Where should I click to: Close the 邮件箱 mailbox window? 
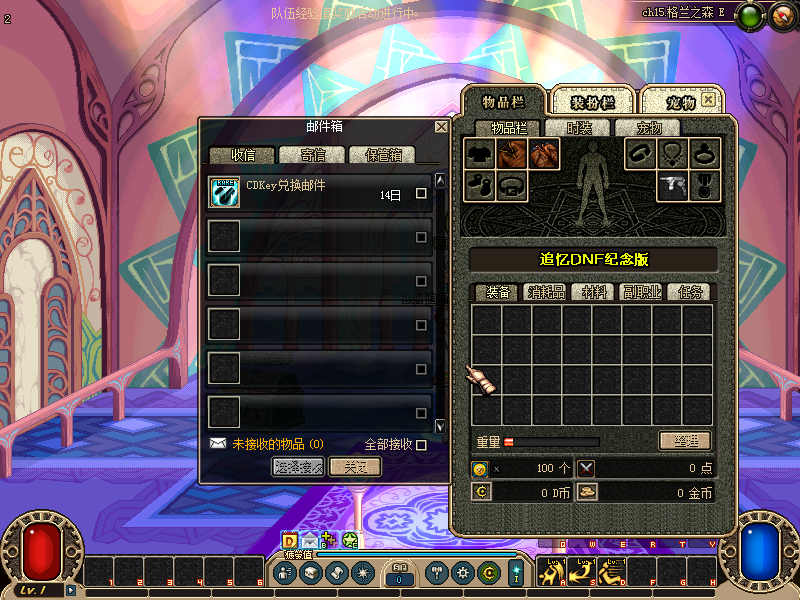click(441, 127)
